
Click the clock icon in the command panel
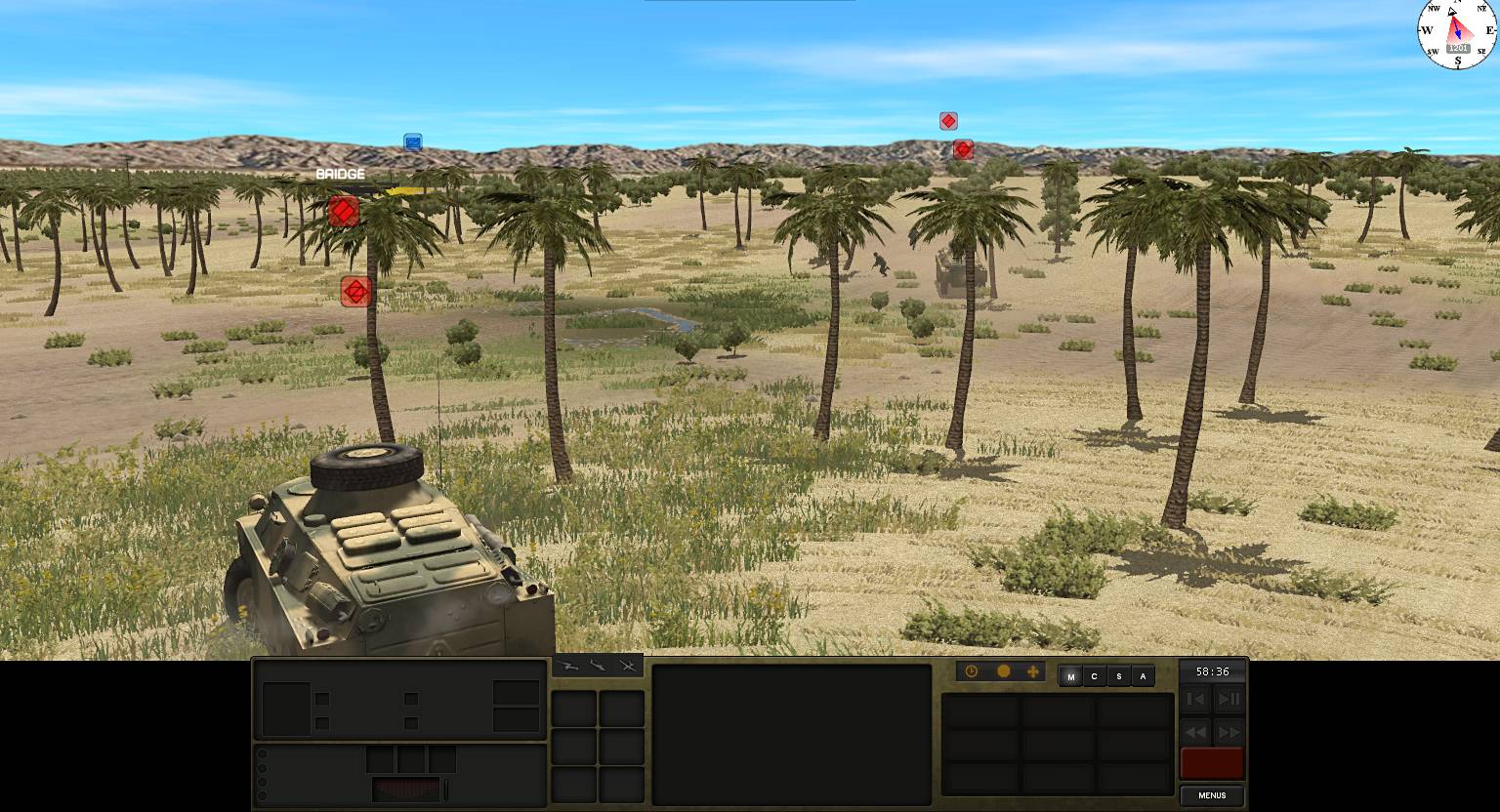coord(971,671)
